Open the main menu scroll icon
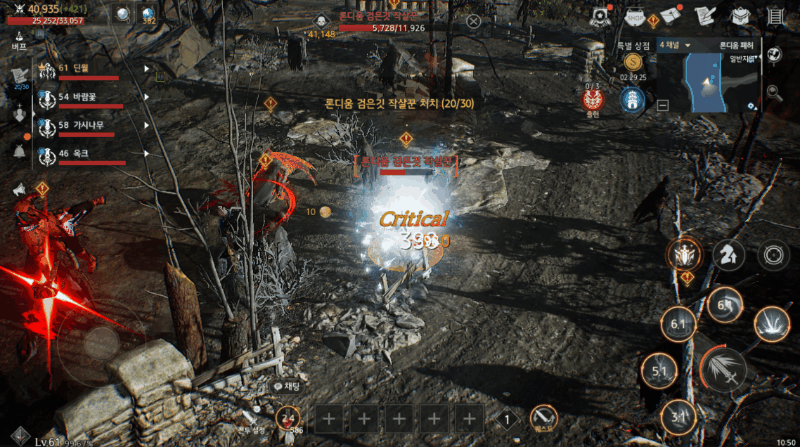800x447 pixels. [775, 17]
